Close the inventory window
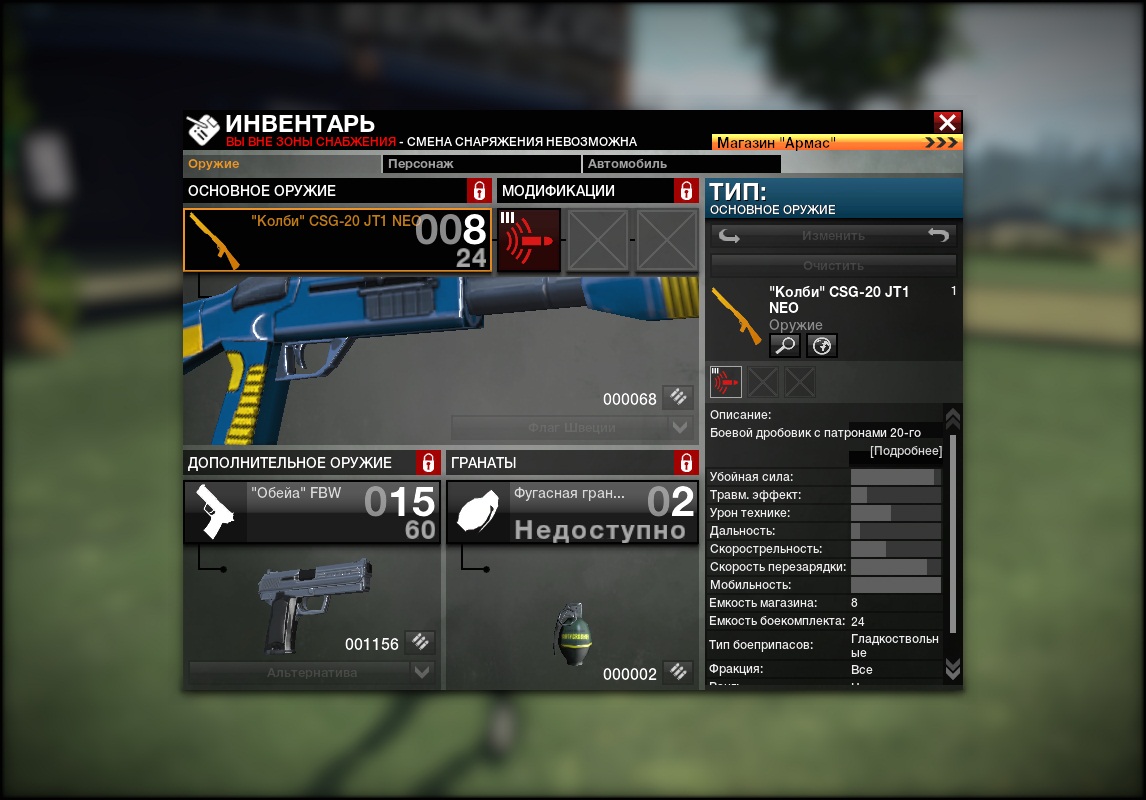 tap(947, 122)
